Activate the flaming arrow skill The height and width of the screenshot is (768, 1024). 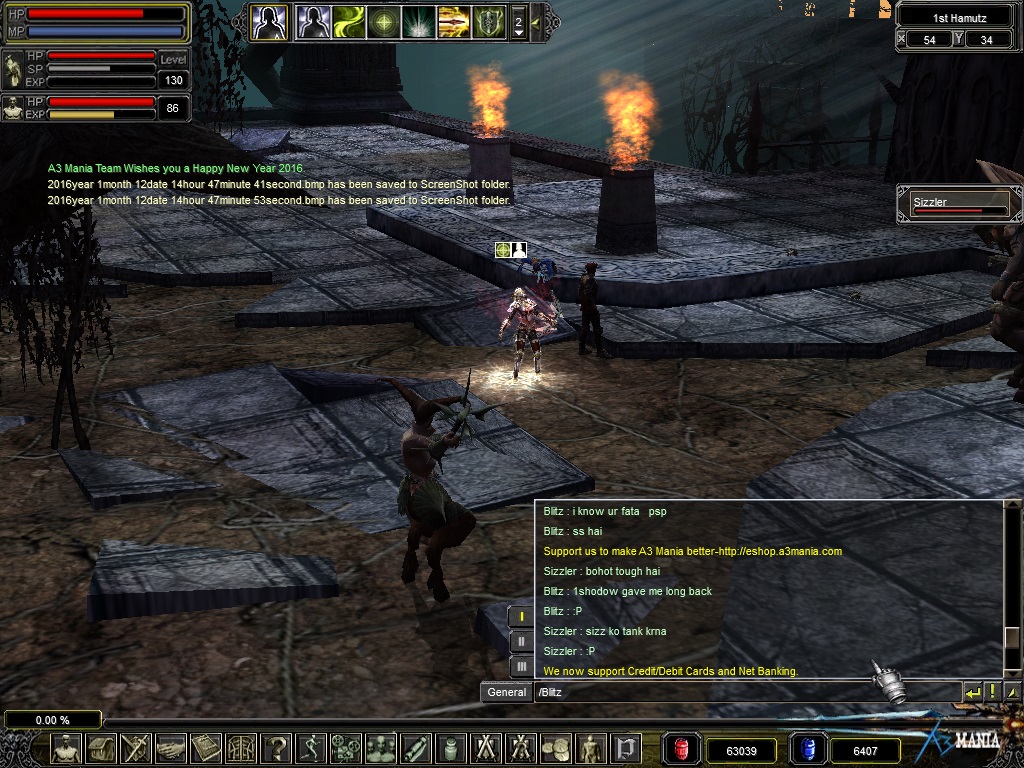click(x=453, y=21)
